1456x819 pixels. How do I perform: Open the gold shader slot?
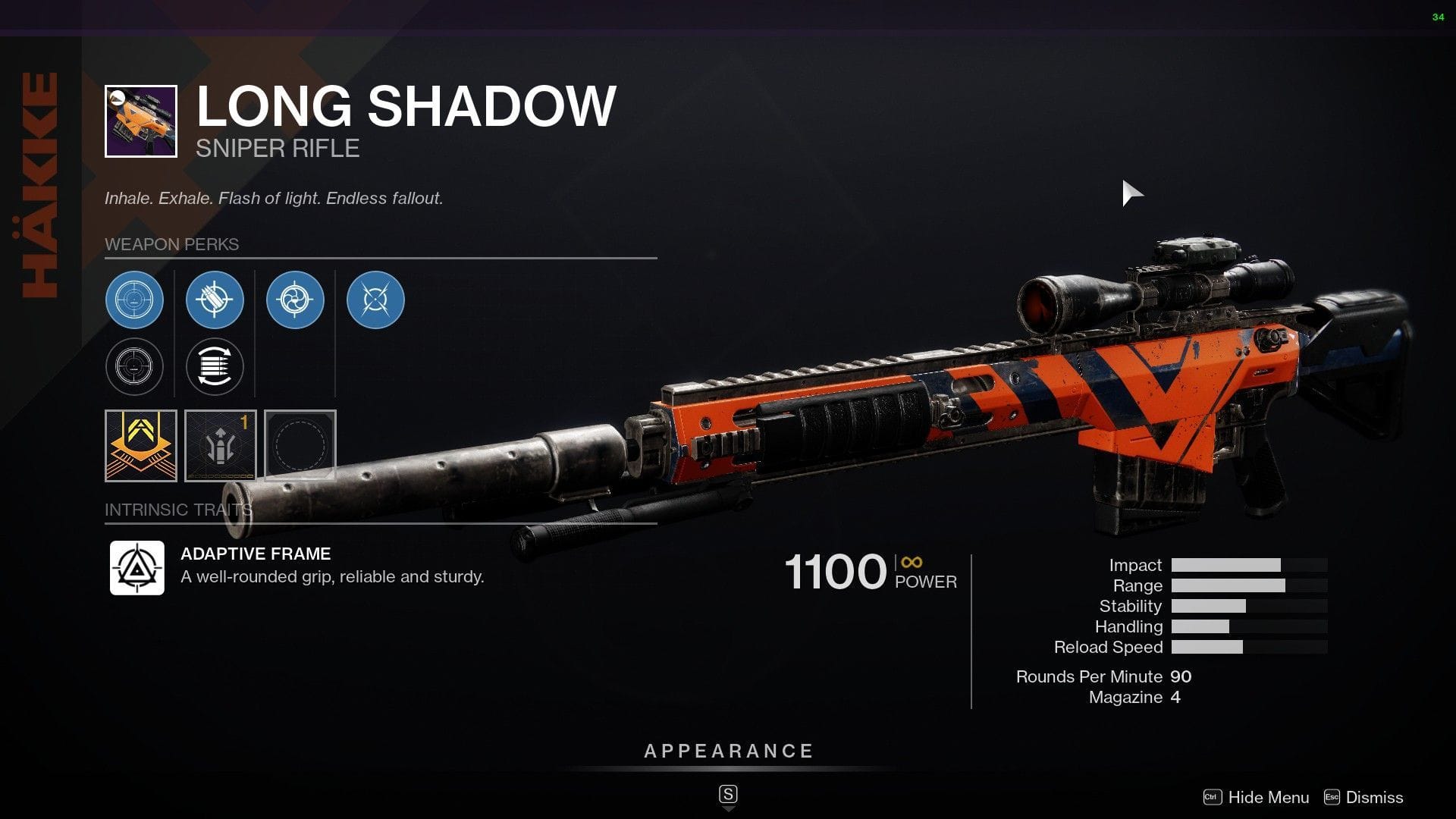[x=140, y=445]
